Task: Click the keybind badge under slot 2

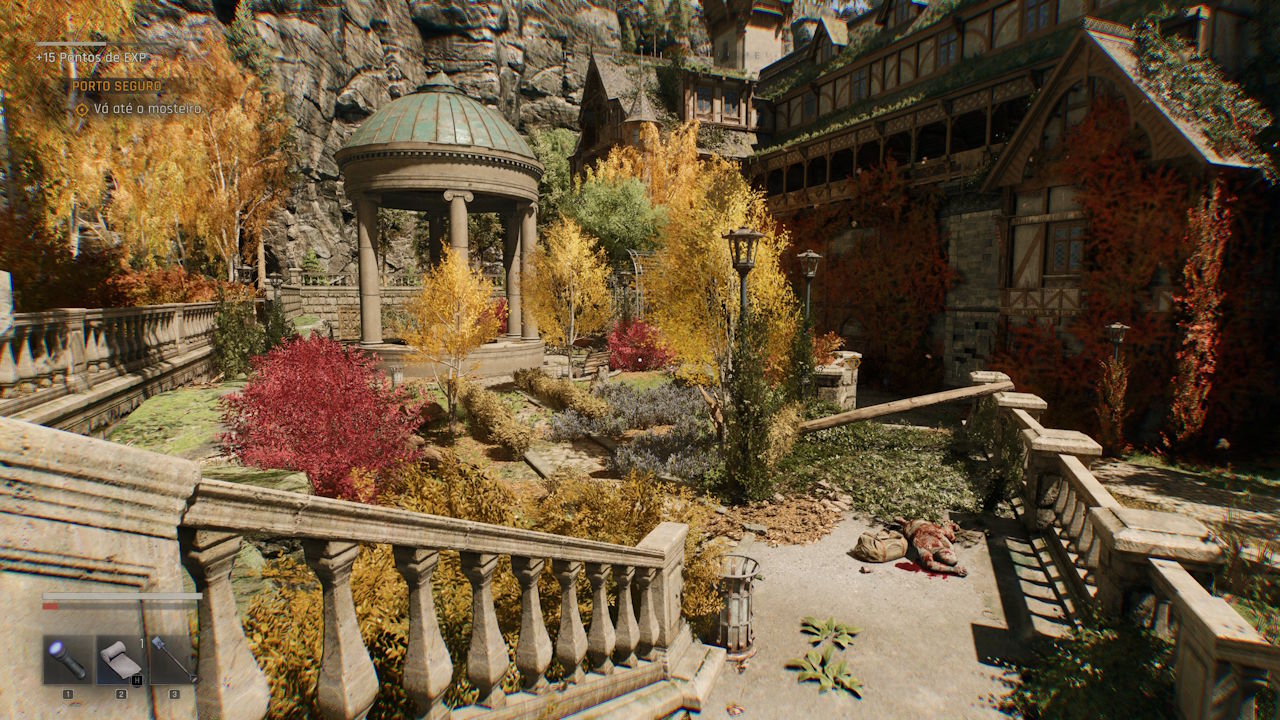Action: click(x=121, y=695)
